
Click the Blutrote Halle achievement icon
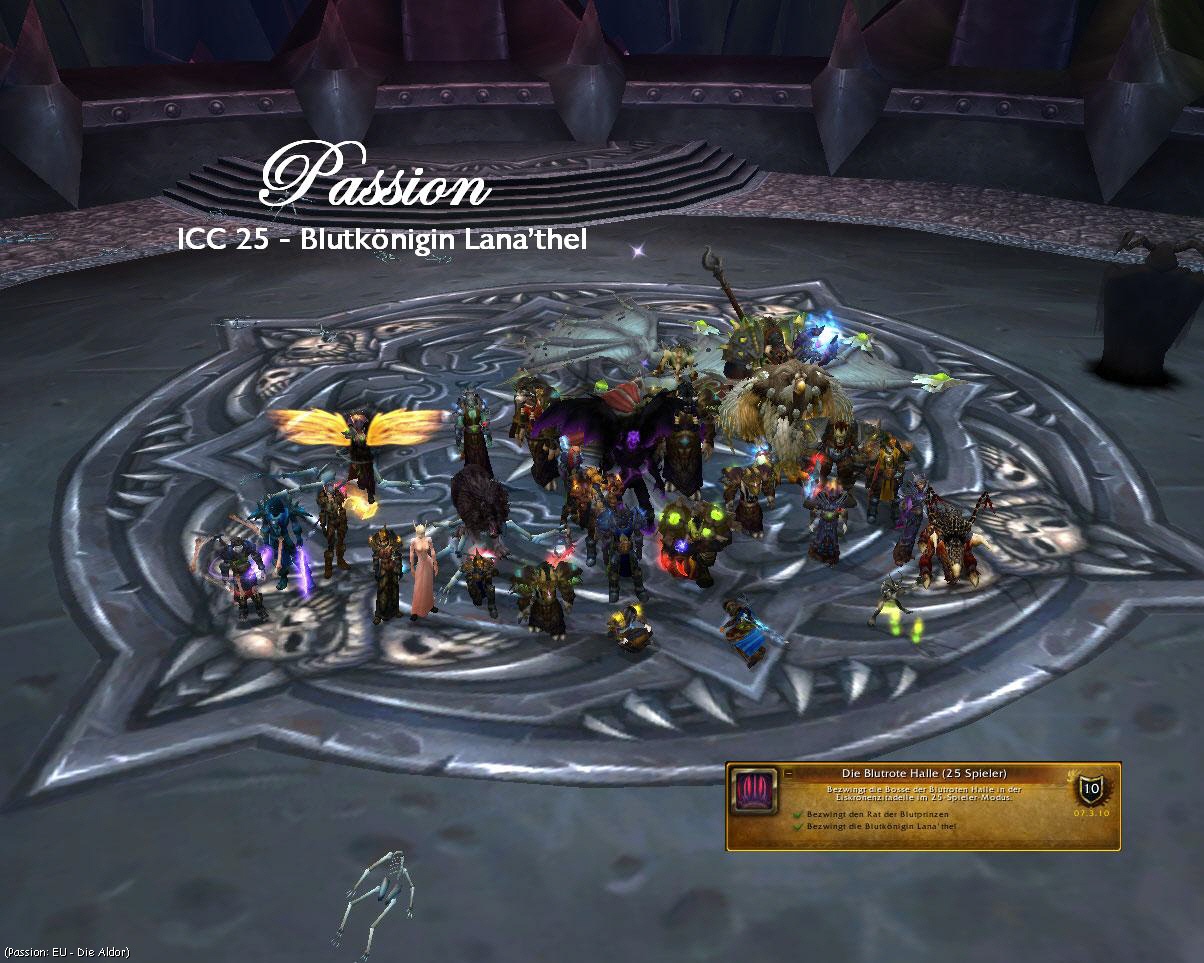[x=751, y=789]
